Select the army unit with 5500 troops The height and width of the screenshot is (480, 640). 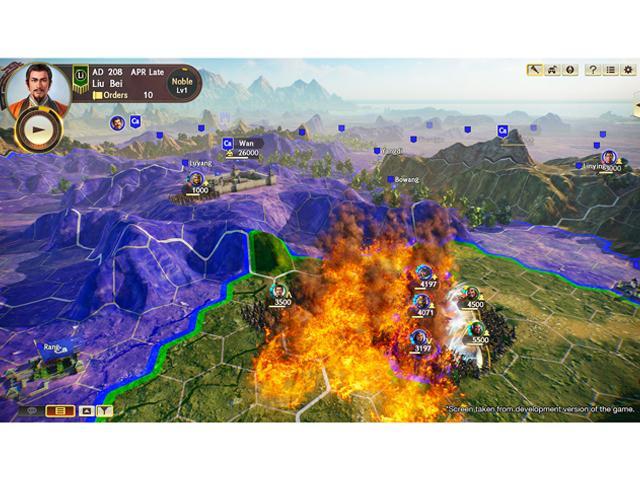tap(475, 330)
